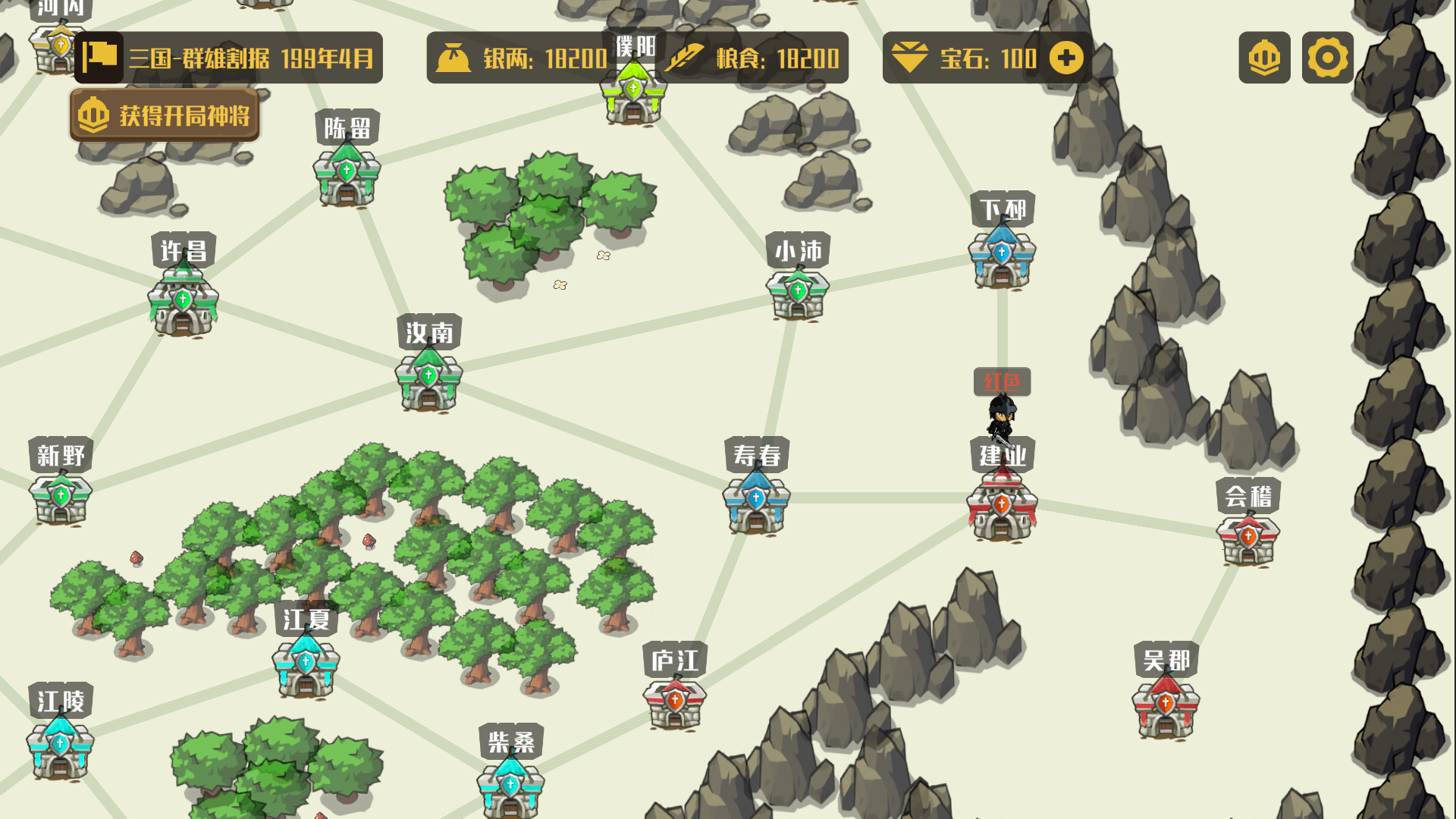Select the 新野 city
This screenshot has width=1456, height=819.
click(x=61, y=497)
